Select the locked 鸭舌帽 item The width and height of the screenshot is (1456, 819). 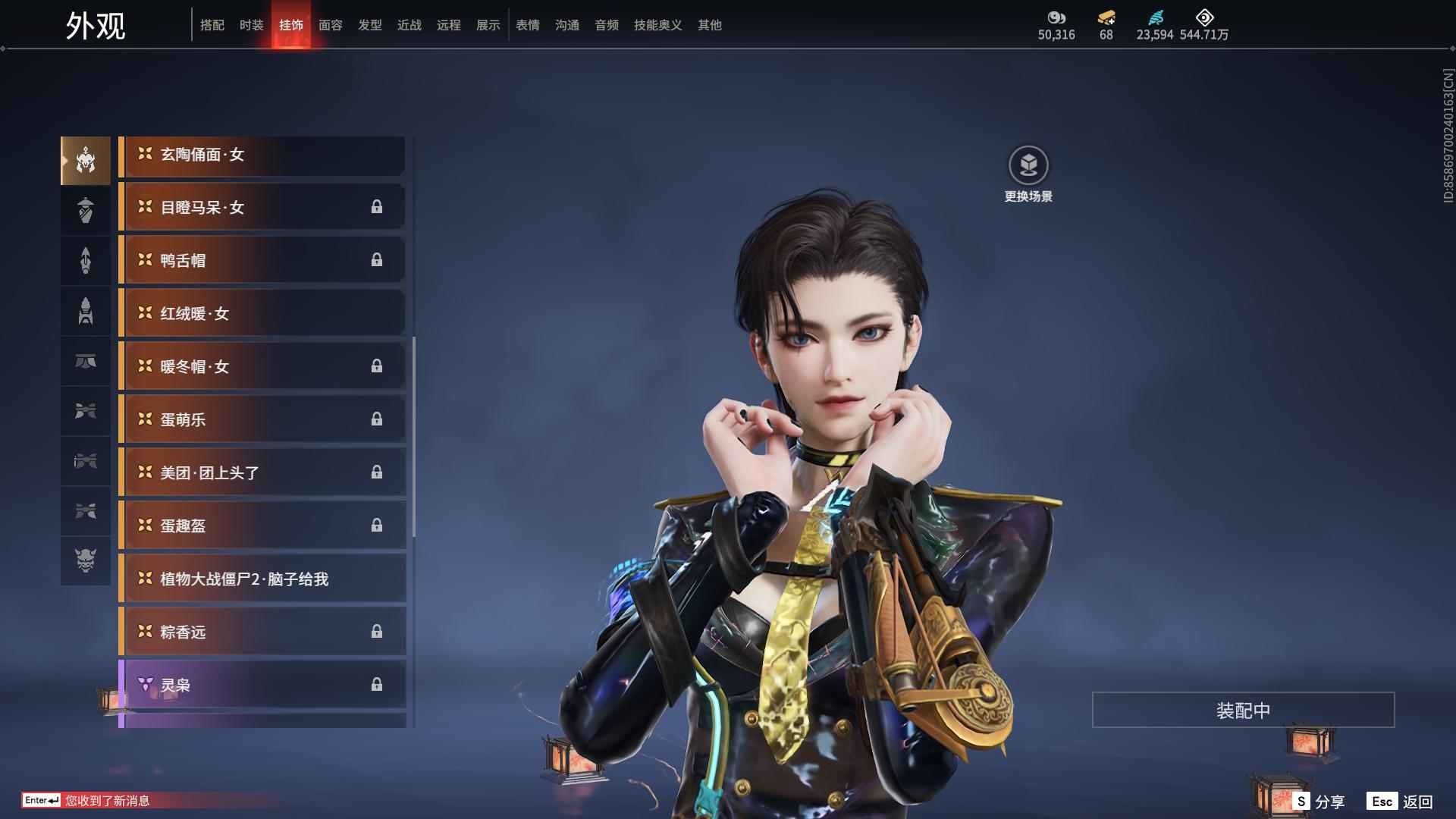pos(262,261)
